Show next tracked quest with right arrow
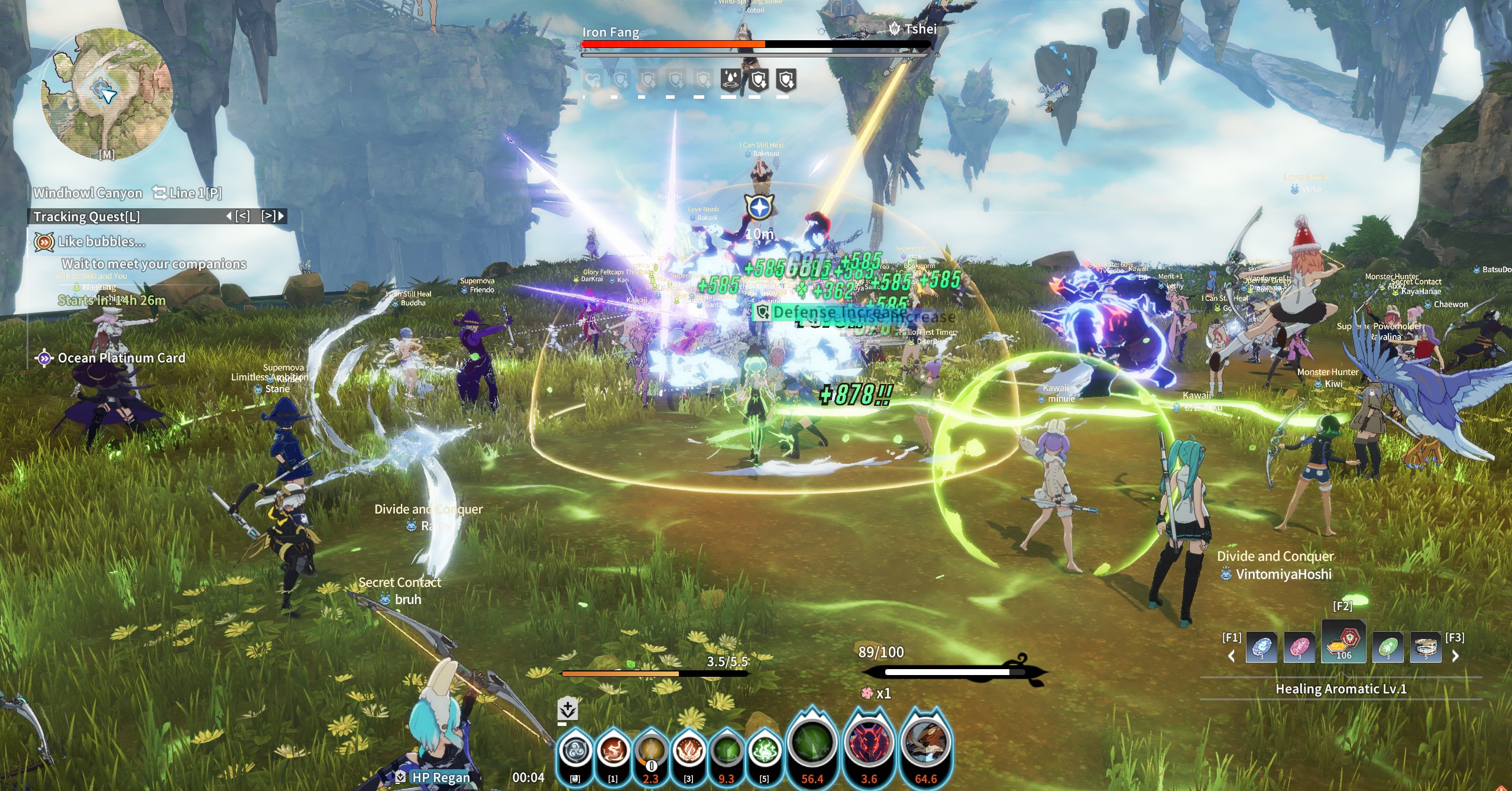Viewport: 1512px width, 791px height. pyautogui.click(x=281, y=217)
